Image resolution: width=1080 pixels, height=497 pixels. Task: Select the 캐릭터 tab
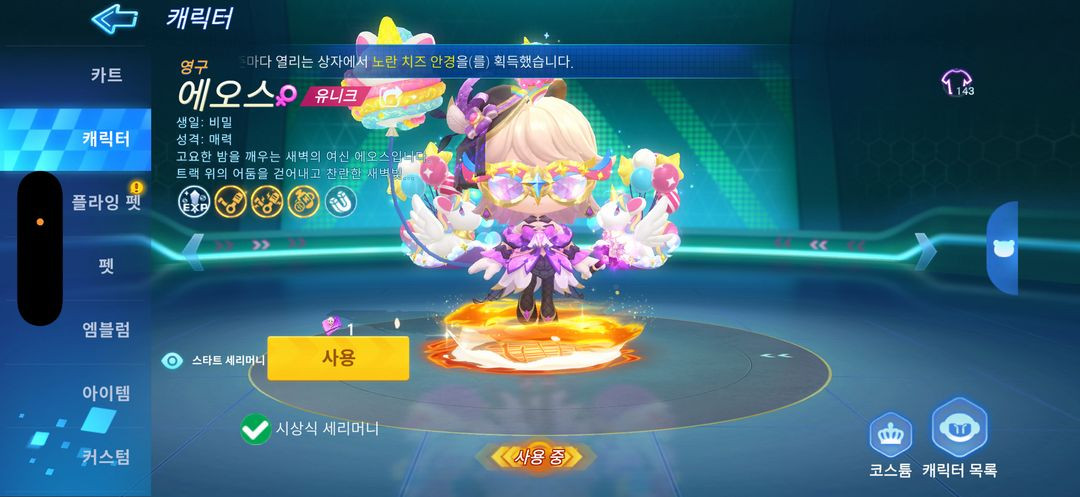click(x=106, y=138)
